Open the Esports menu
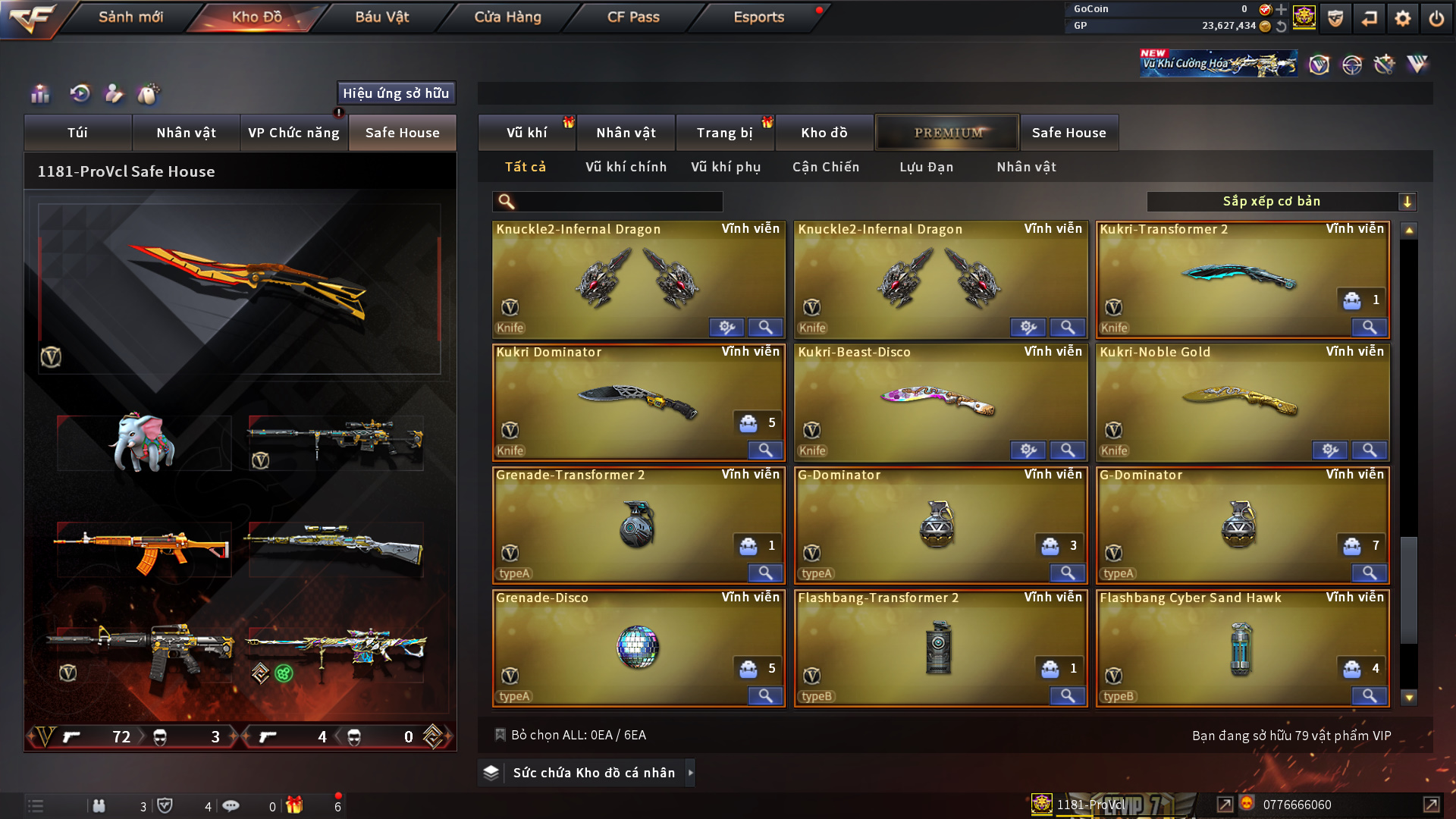The width and height of the screenshot is (1456, 819). coord(758,17)
